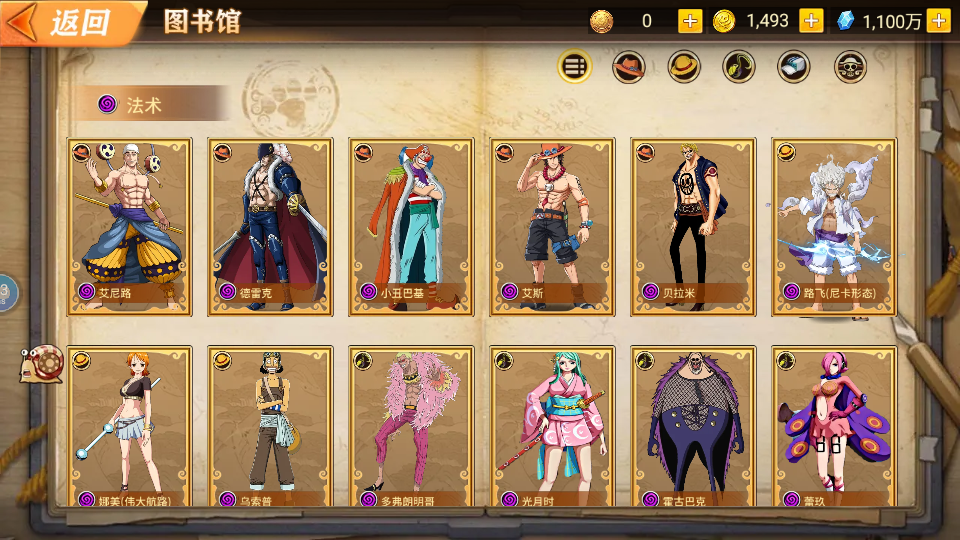This screenshot has height=540, width=960.
Task: Add gold coins using the plus button
Action: (811, 20)
